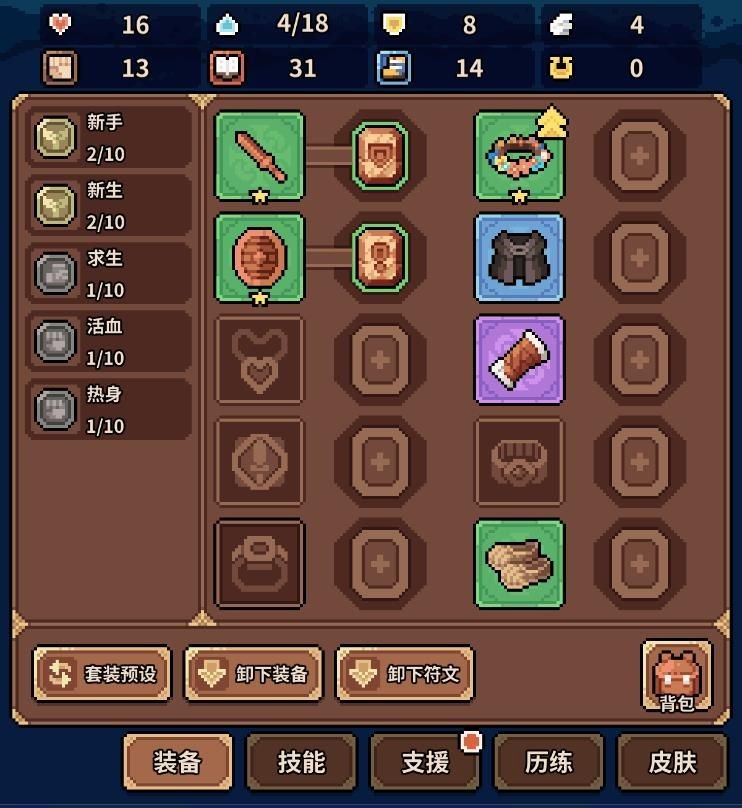
Task: Remove runes with 卸下符文
Action: point(405,674)
